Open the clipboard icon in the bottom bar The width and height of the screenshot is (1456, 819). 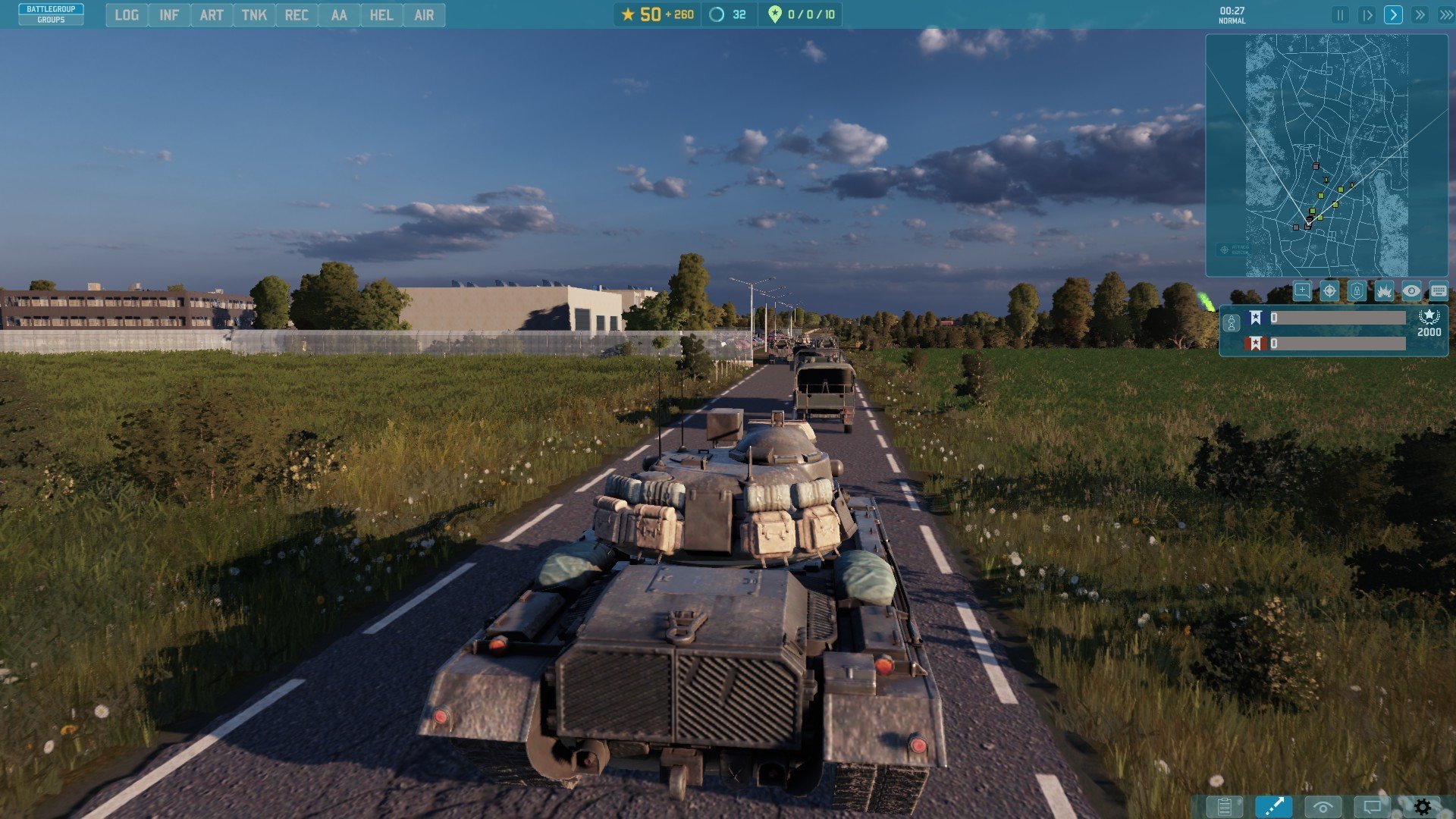(x=1224, y=807)
